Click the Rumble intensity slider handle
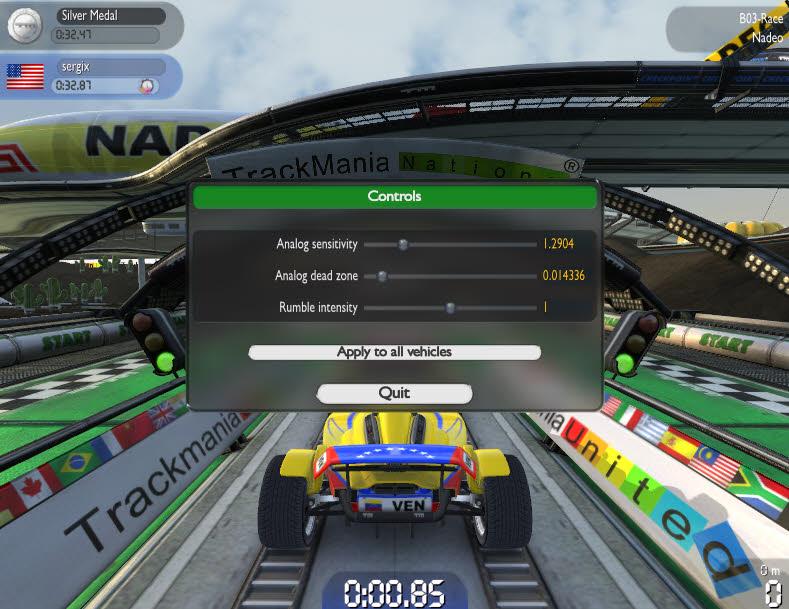789x609 pixels. (x=450, y=308)
